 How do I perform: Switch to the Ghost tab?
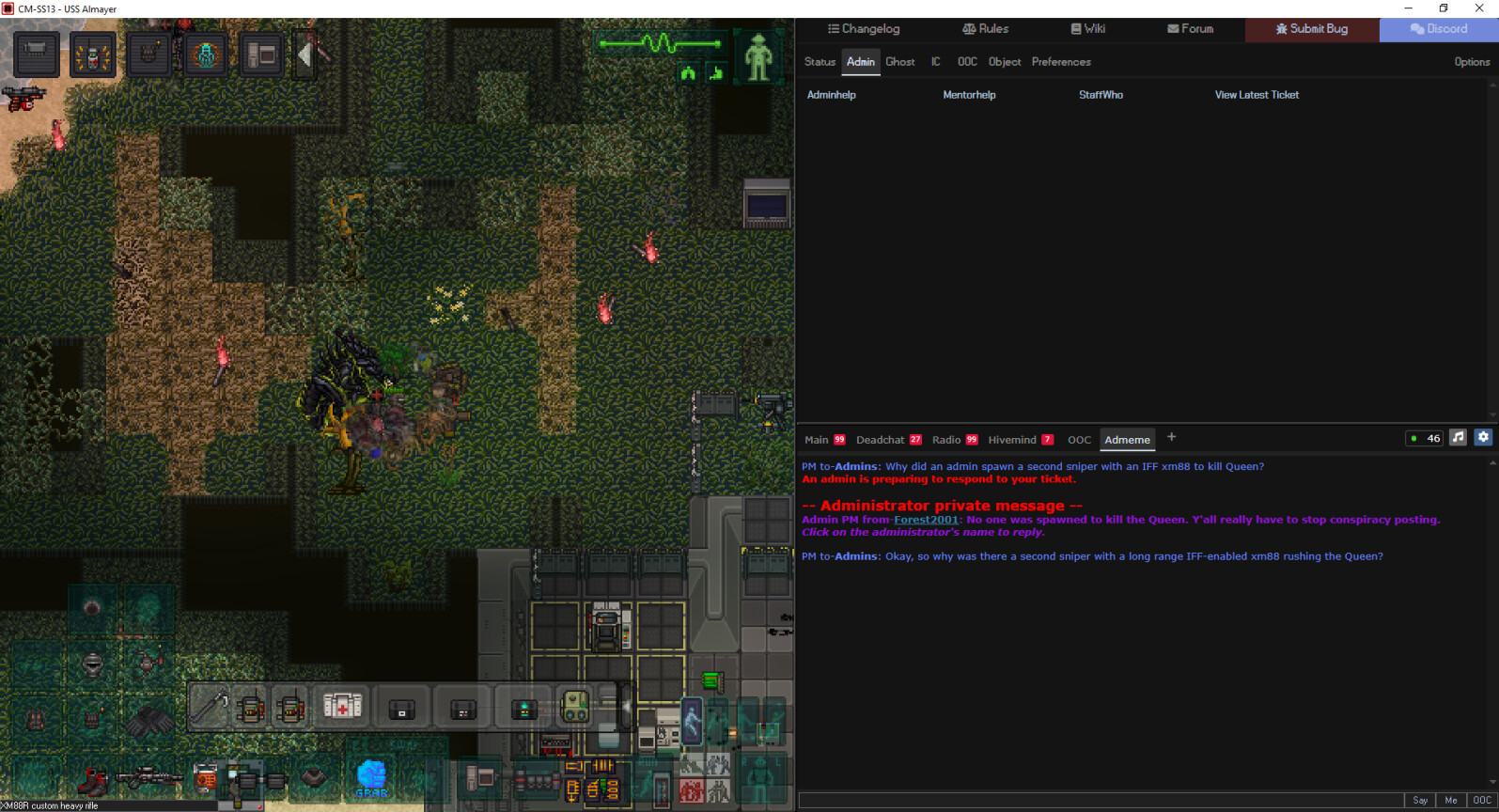(x=899, y=62)
